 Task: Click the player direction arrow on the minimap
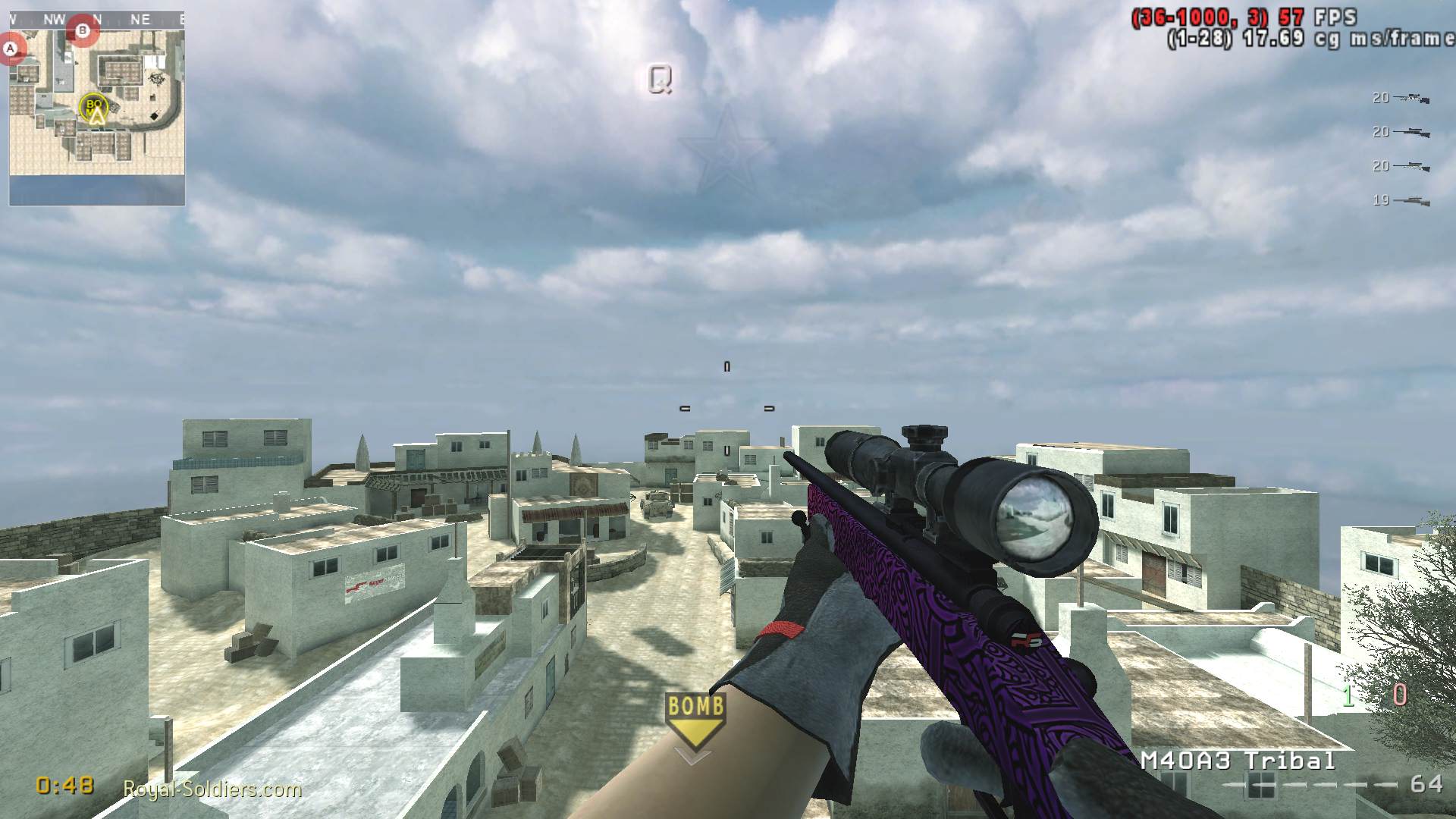(96, 118)
